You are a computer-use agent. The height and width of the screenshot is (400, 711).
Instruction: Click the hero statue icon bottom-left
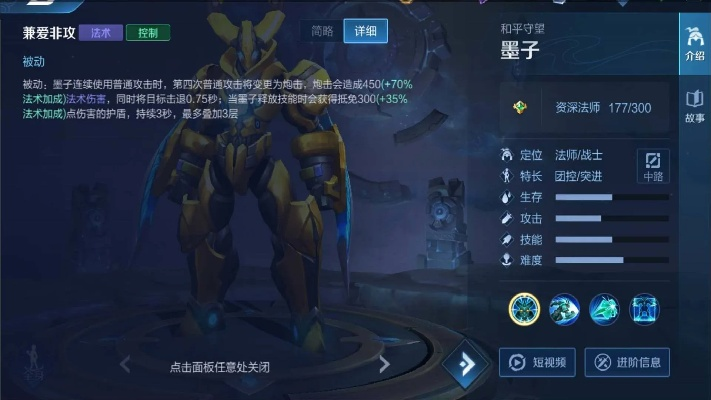[x=32, y=359]
